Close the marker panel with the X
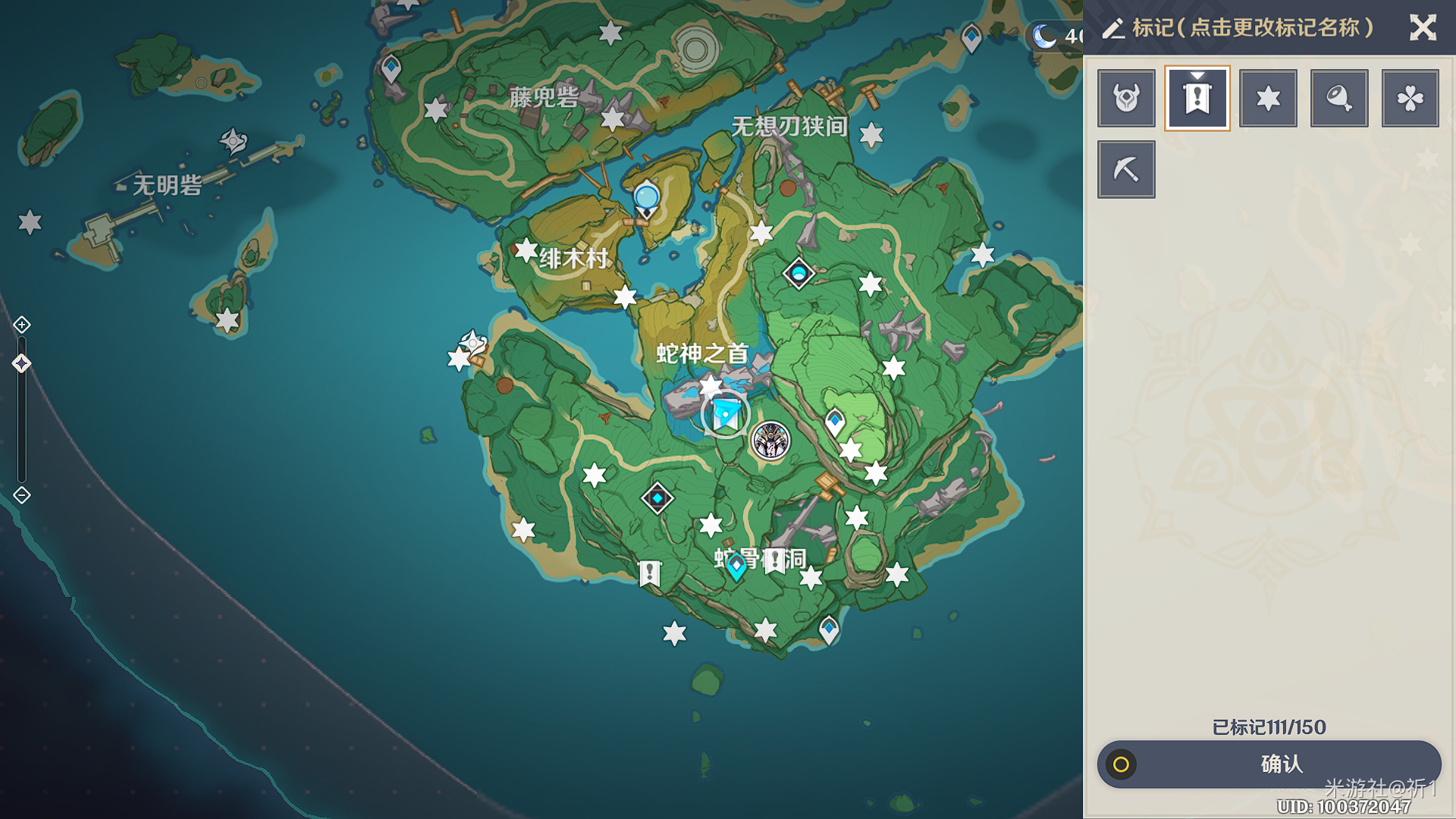Screen dimensions: 1456x819 pyautogui.click(x=1423, y=28)
